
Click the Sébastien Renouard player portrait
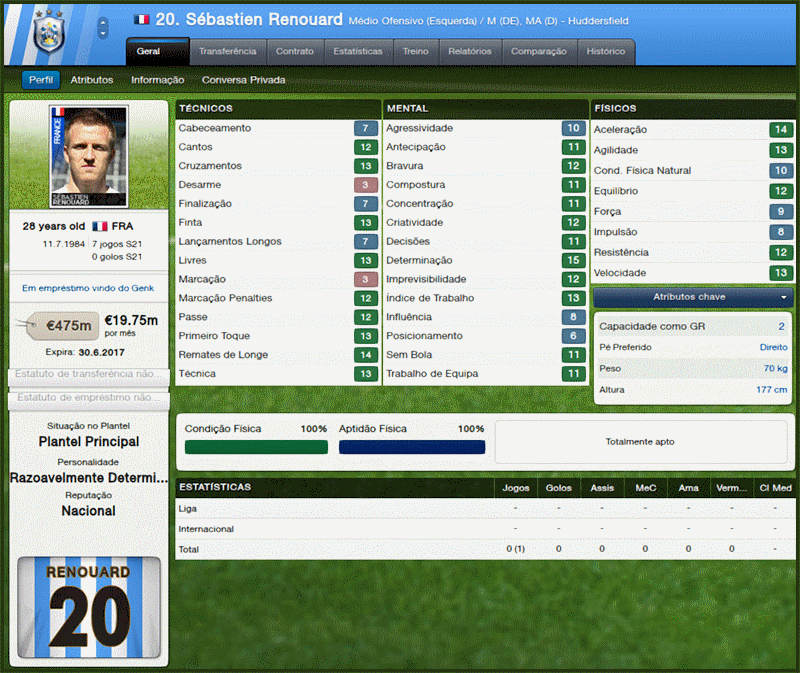pos(88,155)
